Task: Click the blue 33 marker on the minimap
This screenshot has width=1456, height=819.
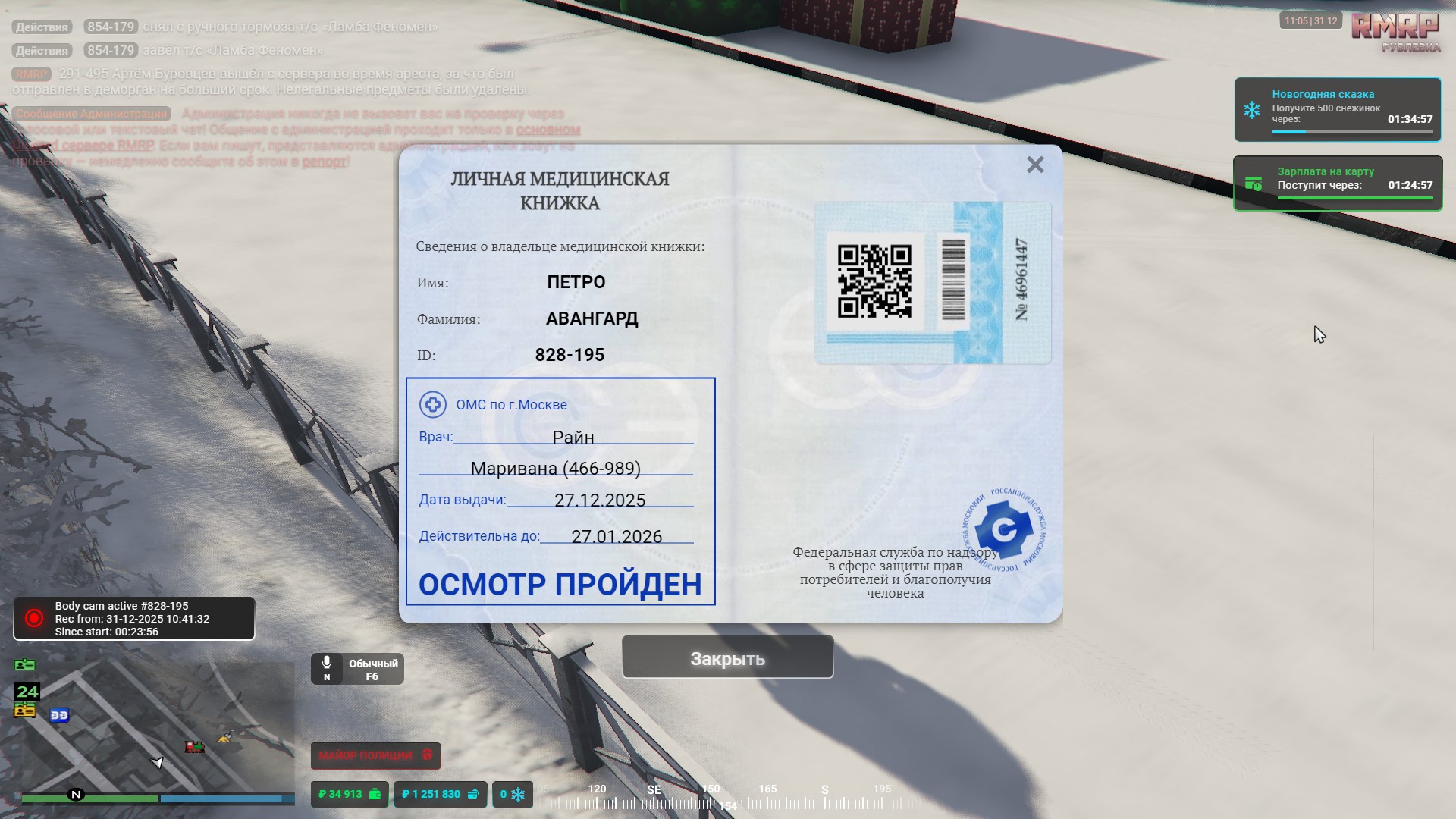Action: [61, 716]
